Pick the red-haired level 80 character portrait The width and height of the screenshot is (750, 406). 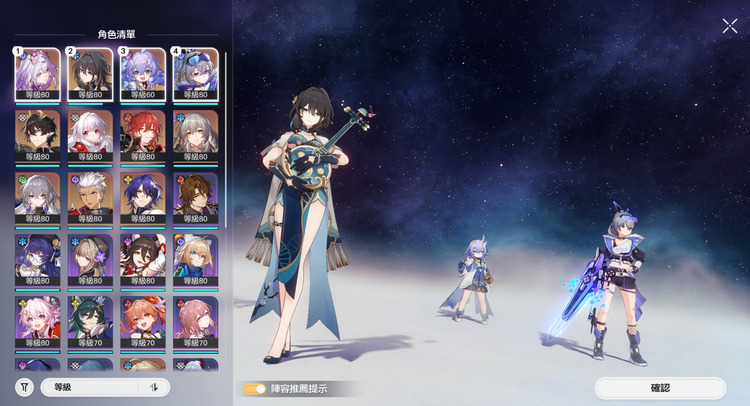(x=143, y=135)
